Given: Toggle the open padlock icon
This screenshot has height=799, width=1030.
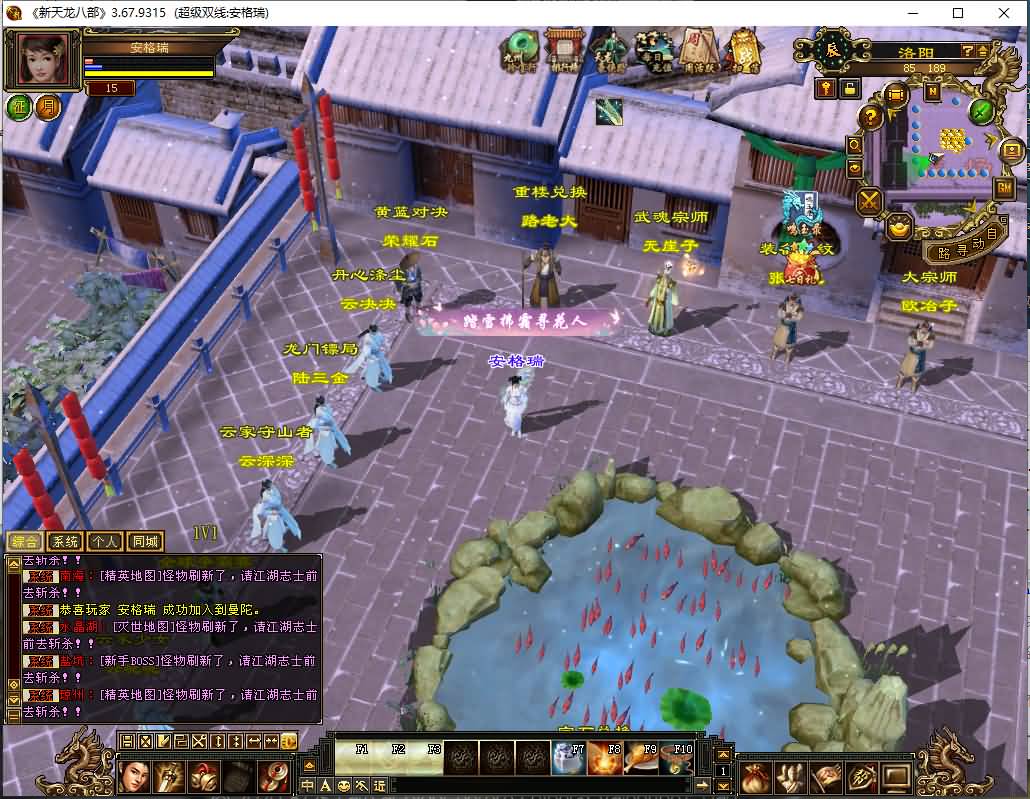Looking at the screenshot, I should pos(849,88).
